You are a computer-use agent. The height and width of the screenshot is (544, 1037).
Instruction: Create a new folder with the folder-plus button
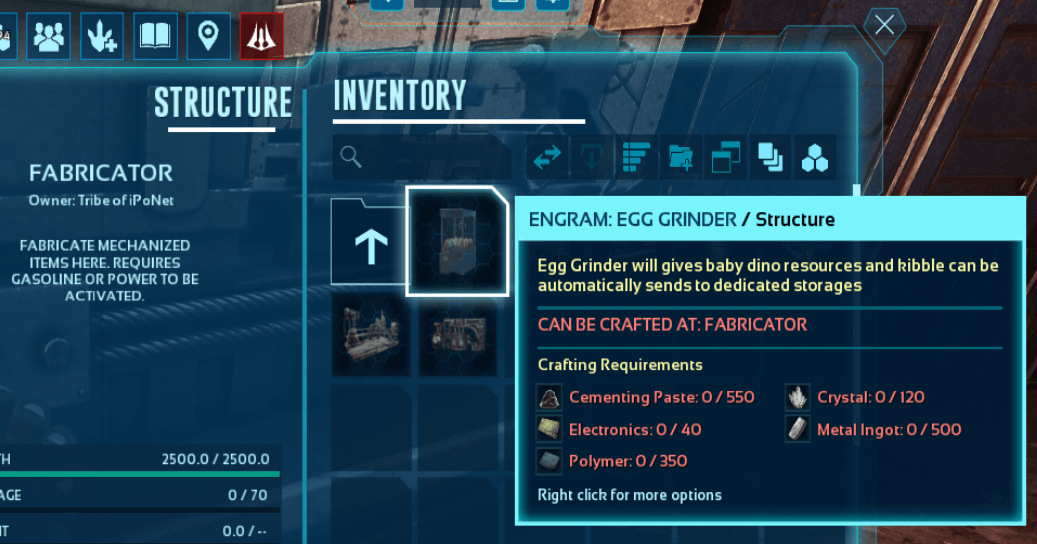coord(681,158)
